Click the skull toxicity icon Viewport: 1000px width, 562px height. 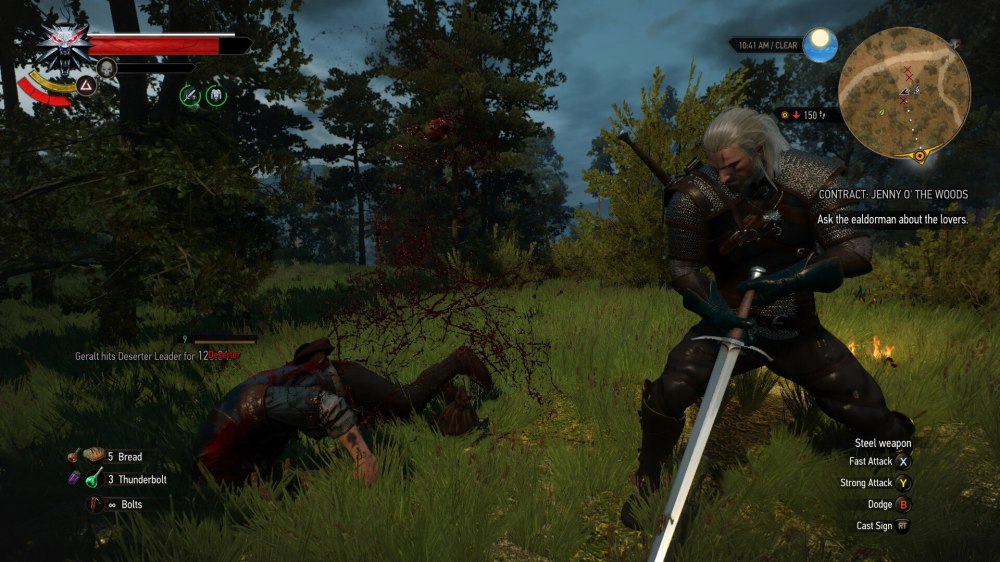[106, 68]
